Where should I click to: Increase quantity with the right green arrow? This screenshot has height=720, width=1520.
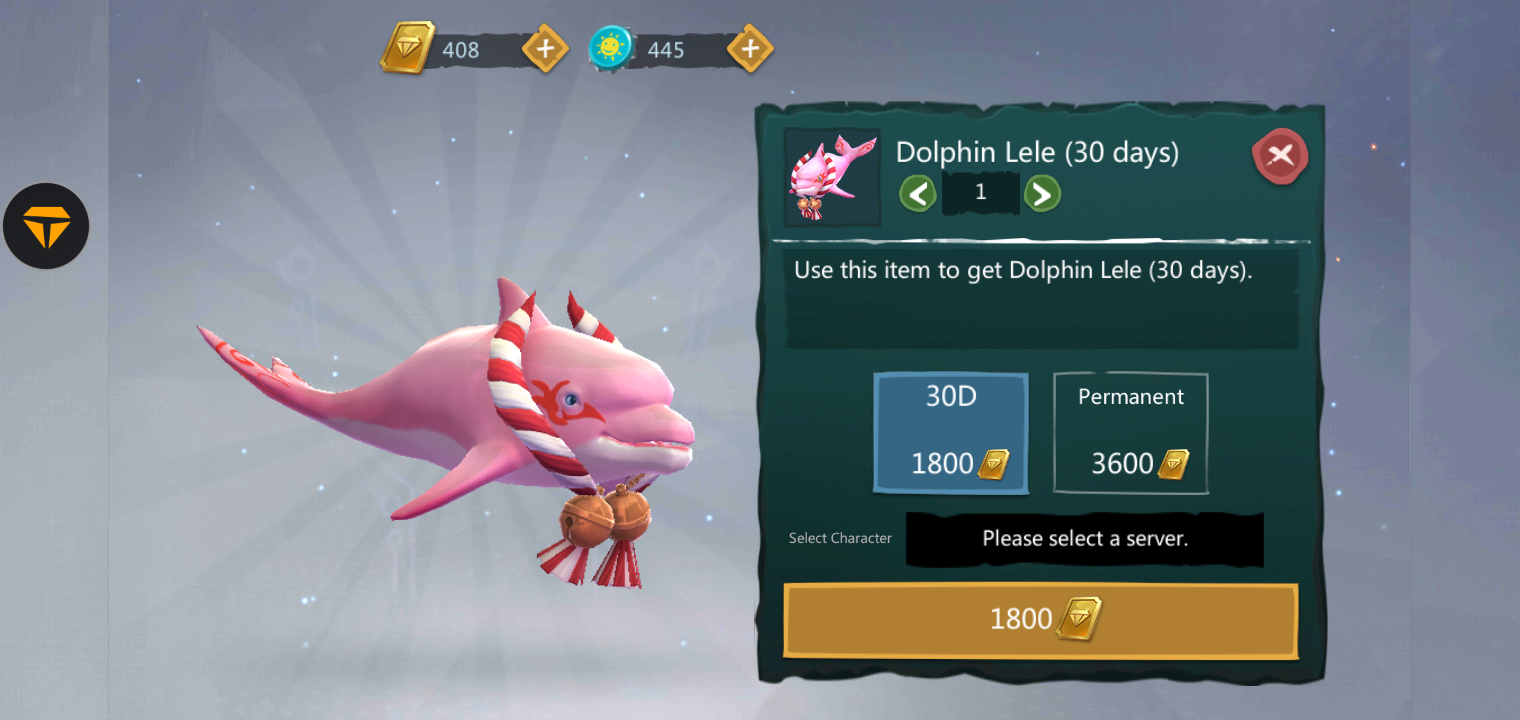point(1042,193)
